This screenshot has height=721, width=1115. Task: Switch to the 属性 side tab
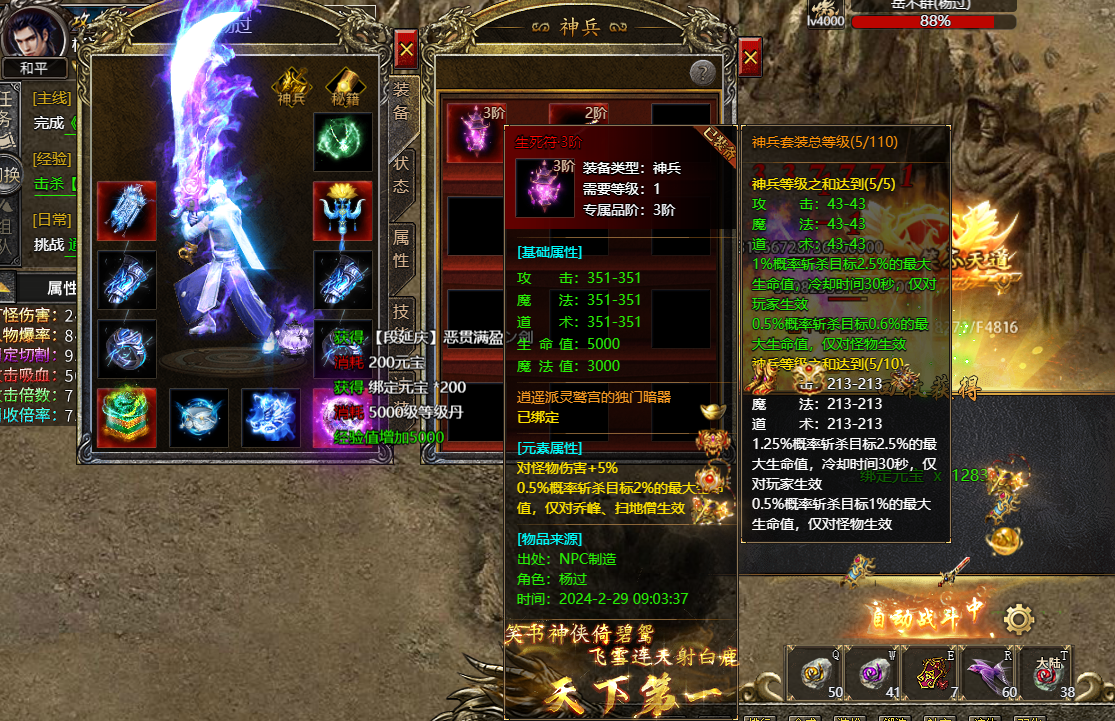pos(401,248)
